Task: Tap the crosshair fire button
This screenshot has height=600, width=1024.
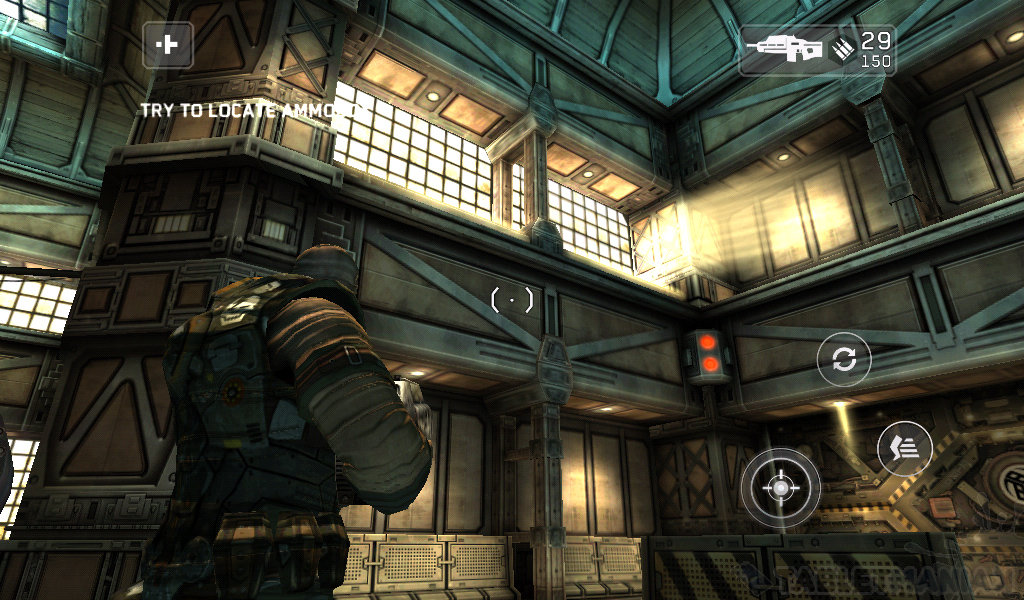Action: 780,487
